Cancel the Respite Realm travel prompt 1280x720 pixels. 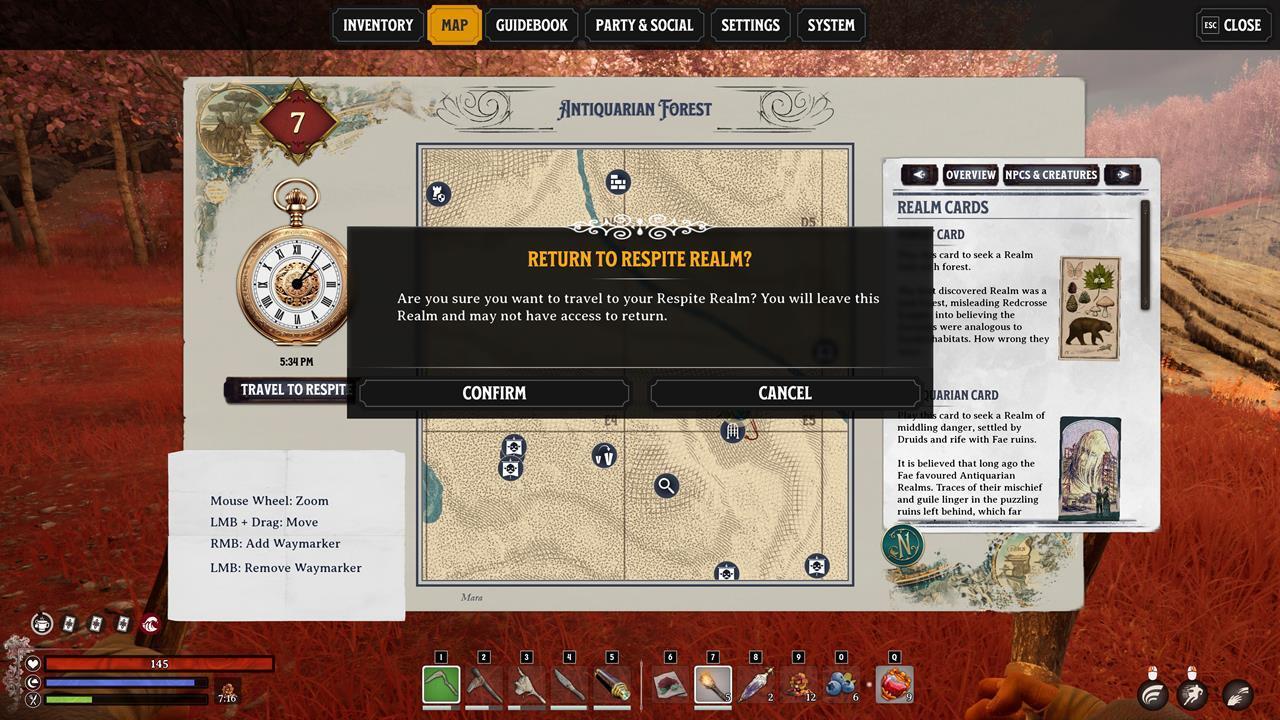tap(785, 393)
